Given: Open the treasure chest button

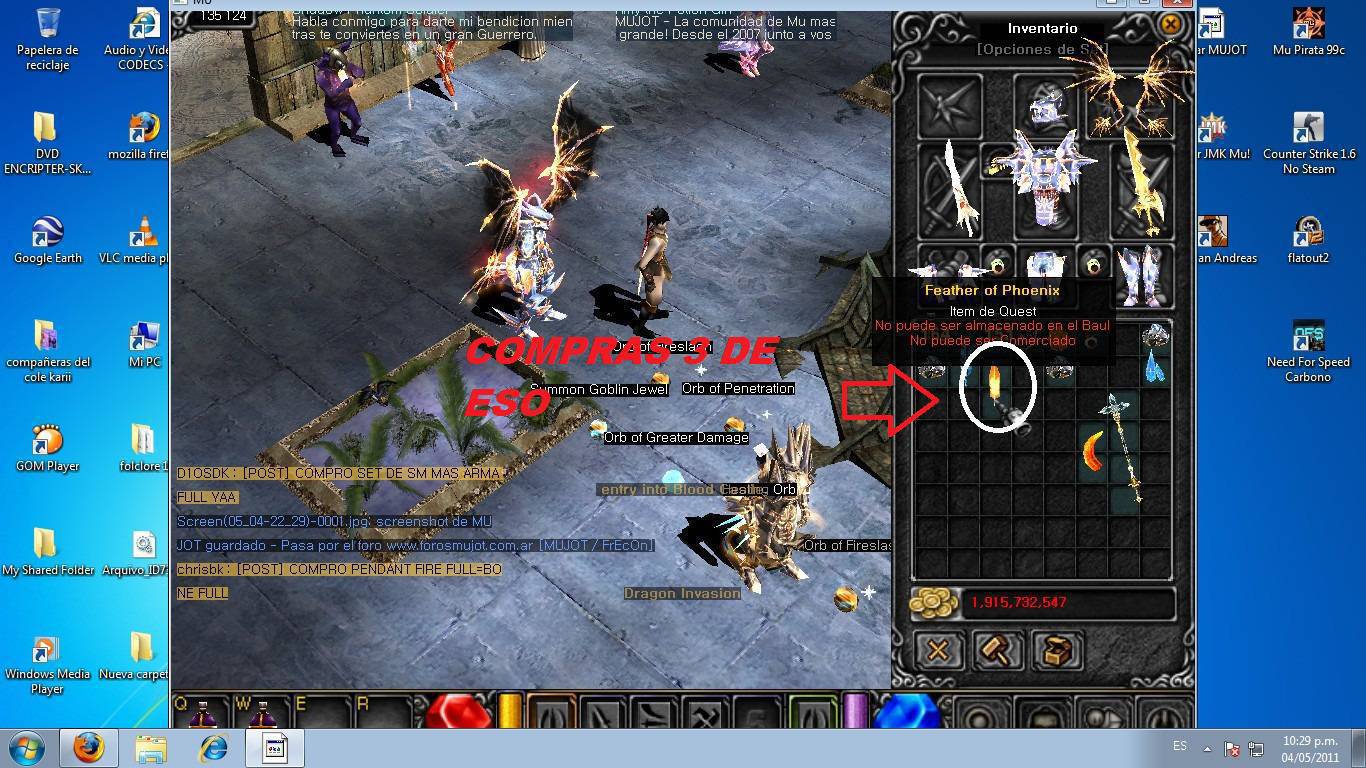Looking at the screenshot, I should (x=1057, y=651).
